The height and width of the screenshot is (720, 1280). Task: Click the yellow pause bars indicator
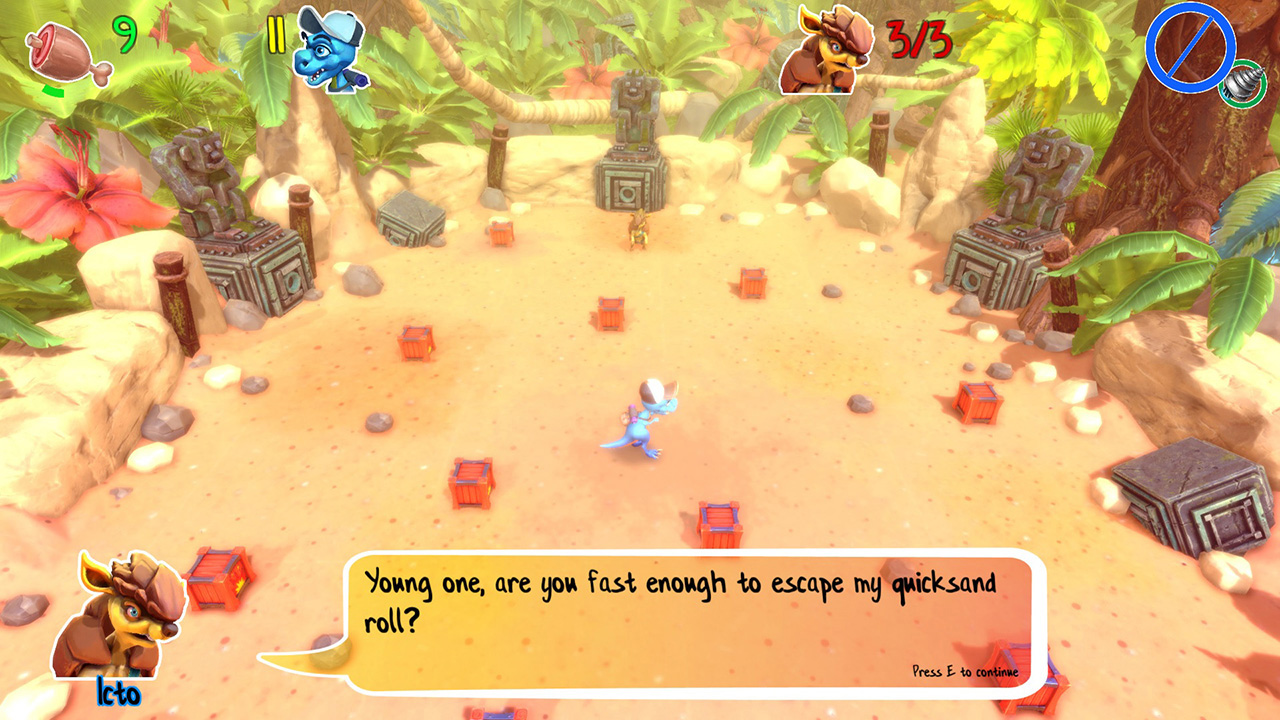[x=275, y=36]
